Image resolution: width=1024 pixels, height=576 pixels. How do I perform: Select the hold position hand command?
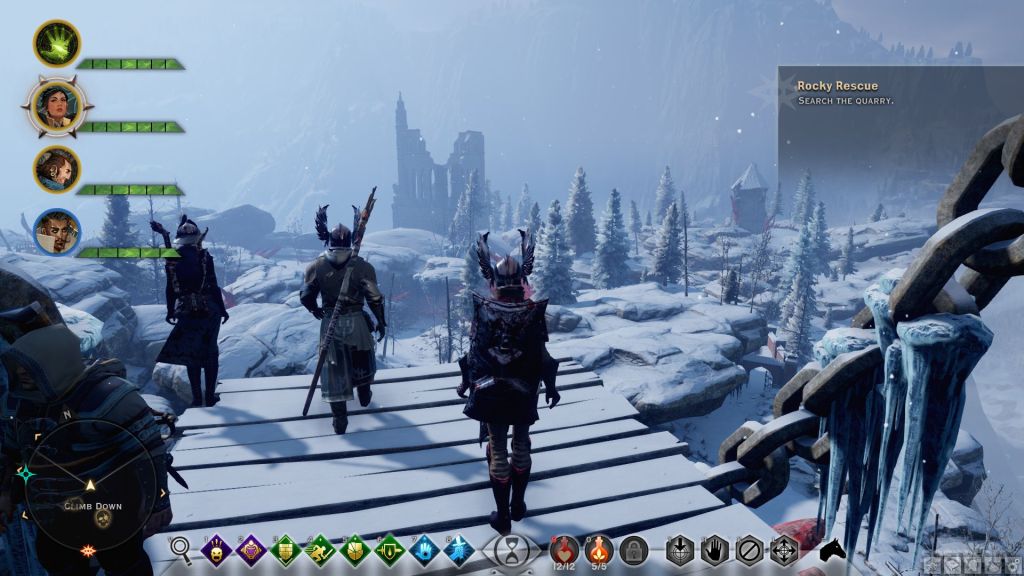tap(715, 548)
